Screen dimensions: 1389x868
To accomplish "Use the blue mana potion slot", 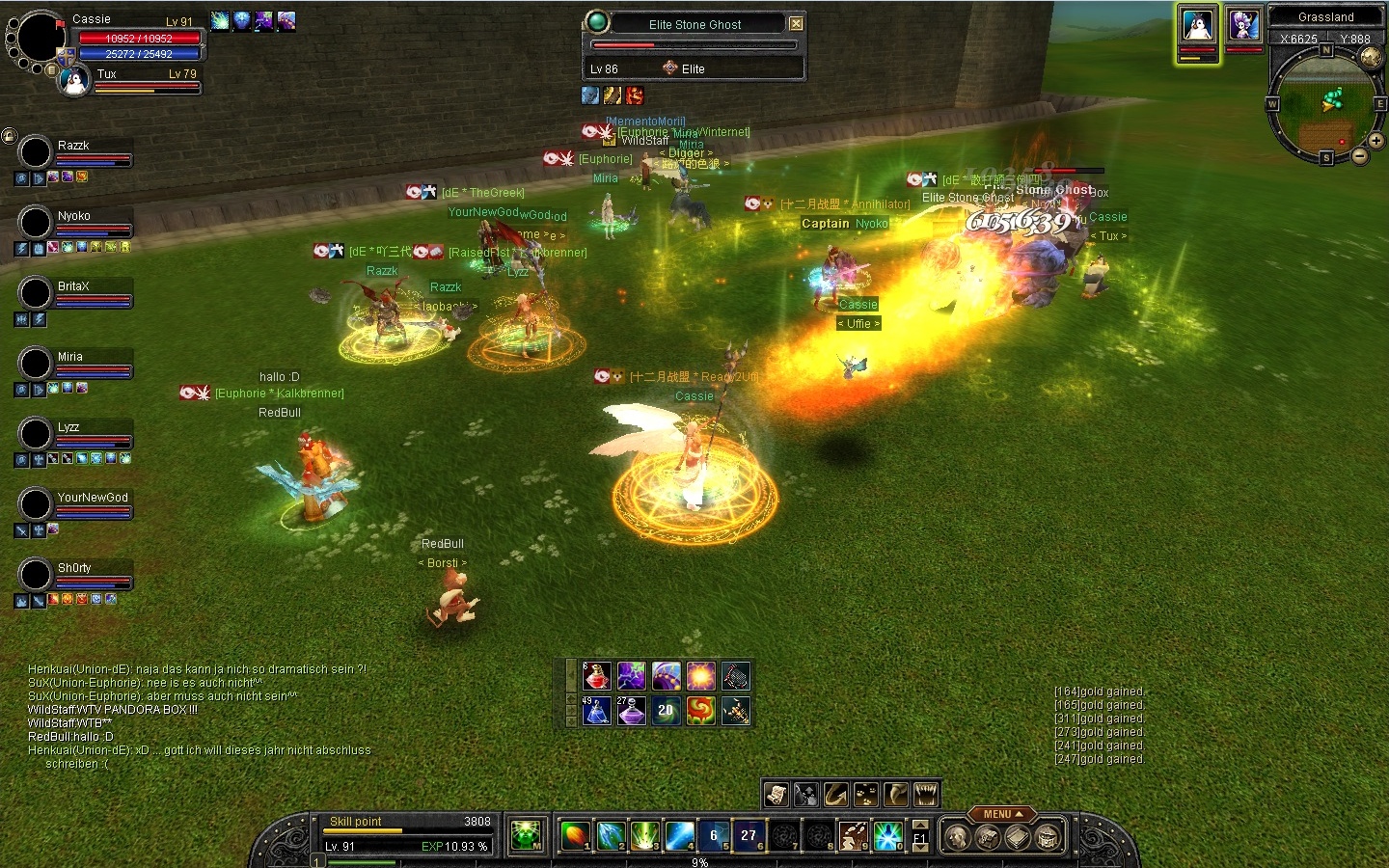I will [x=596, y=712].
